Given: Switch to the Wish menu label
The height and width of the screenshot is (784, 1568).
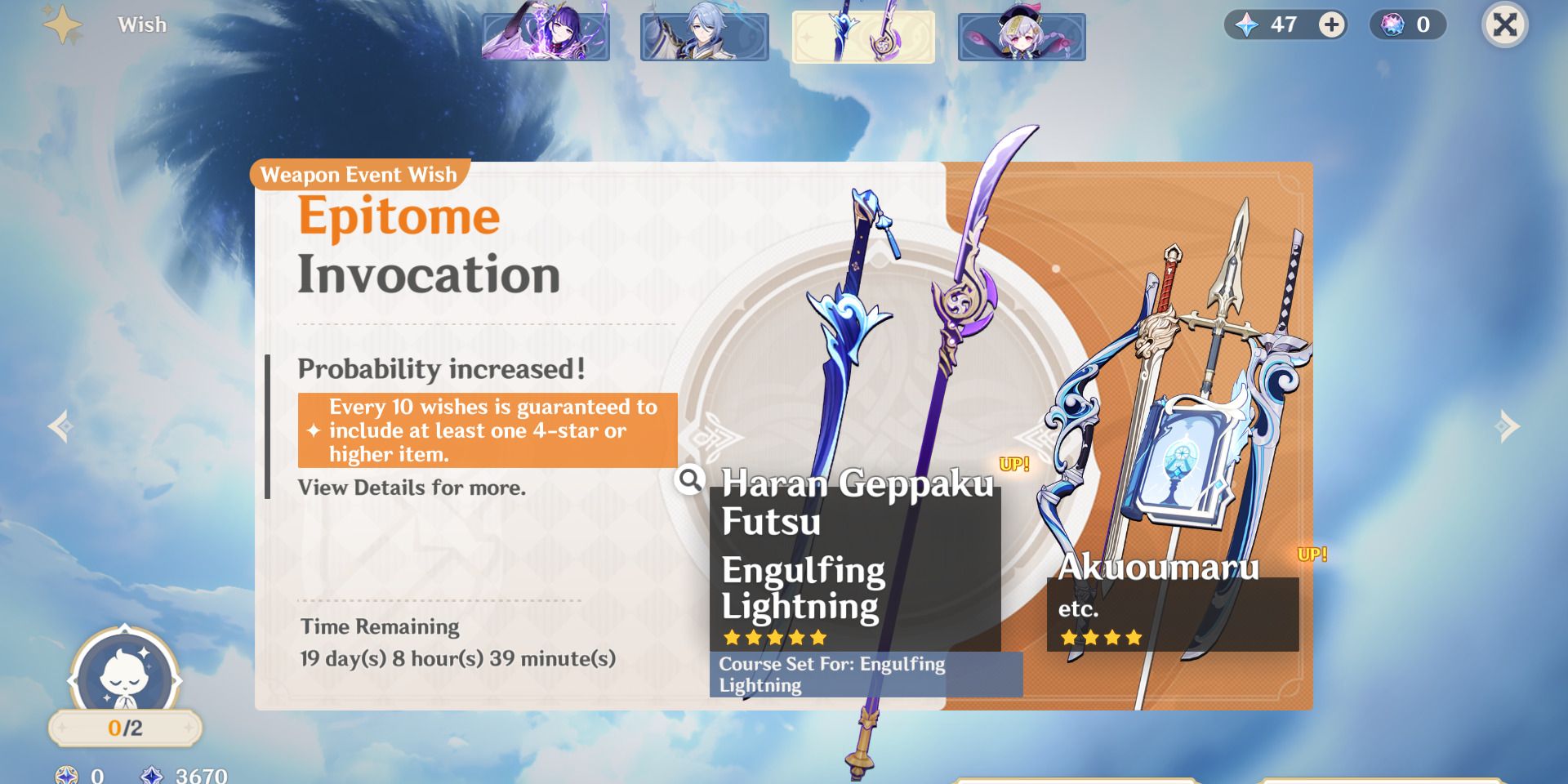Looking at the screenshot, I should coord(141,25).
